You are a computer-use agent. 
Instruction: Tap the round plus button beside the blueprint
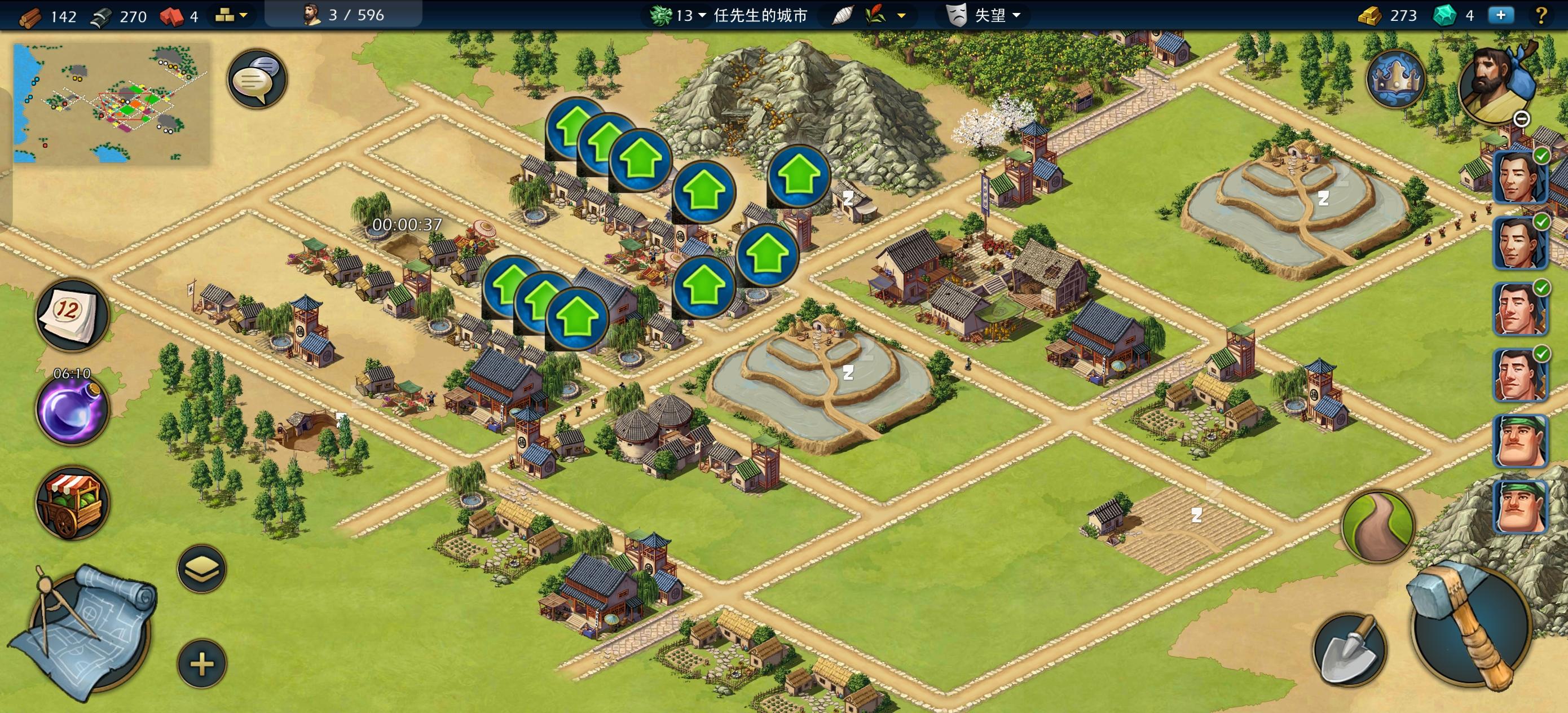[x=201, y=663]
